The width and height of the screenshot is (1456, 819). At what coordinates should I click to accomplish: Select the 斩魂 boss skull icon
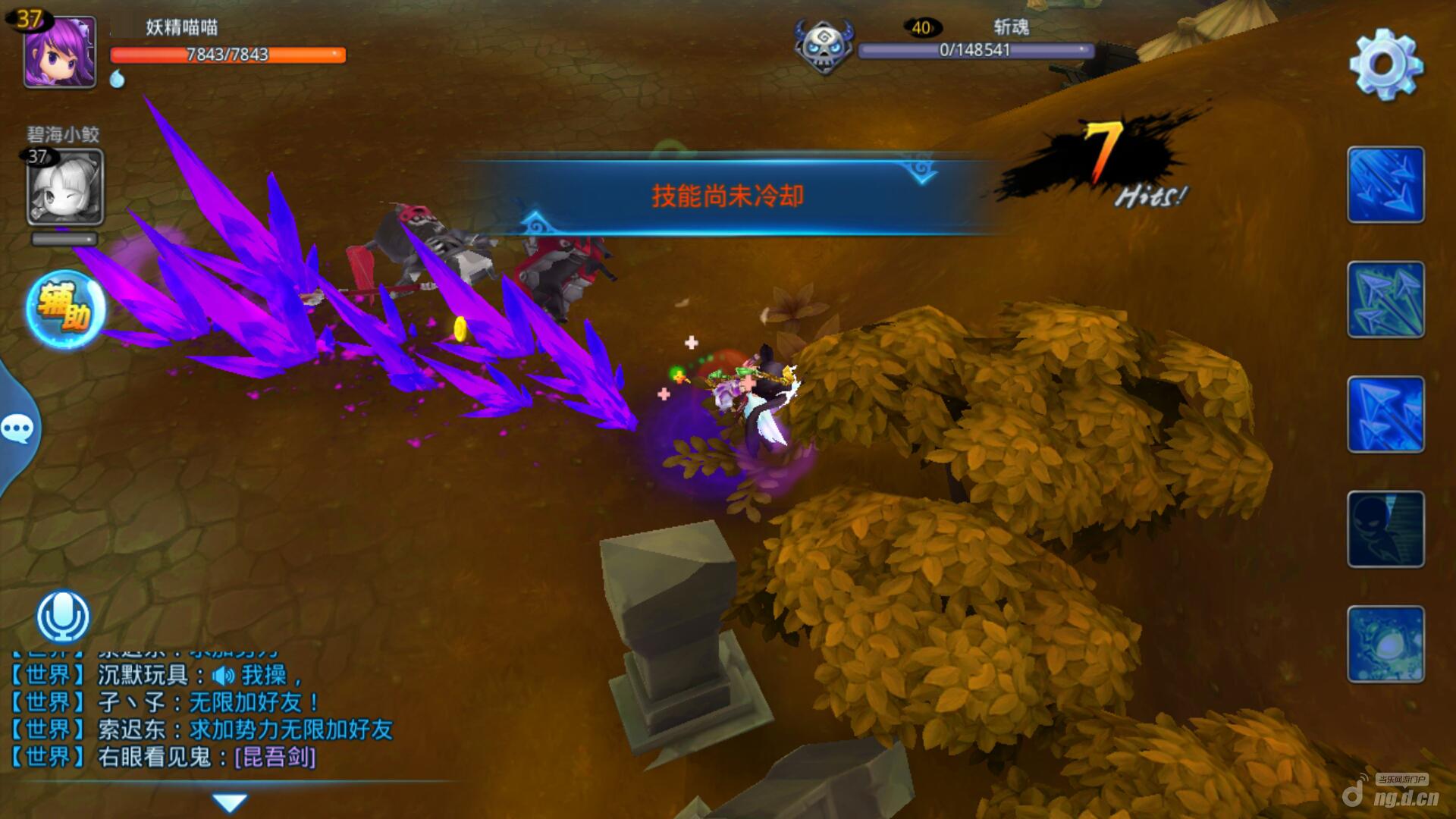point(824,47)
